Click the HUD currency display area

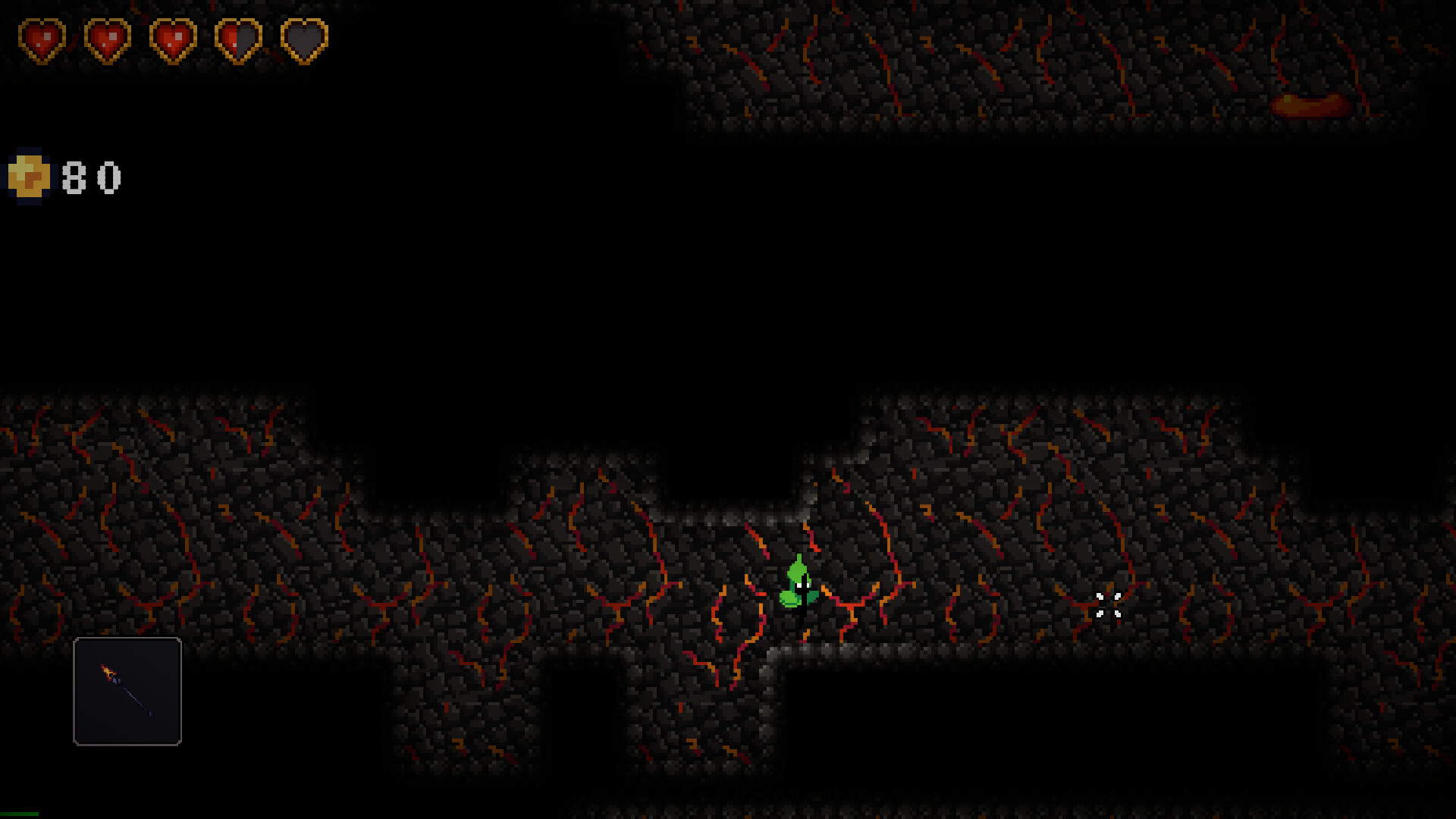[64, 176]
